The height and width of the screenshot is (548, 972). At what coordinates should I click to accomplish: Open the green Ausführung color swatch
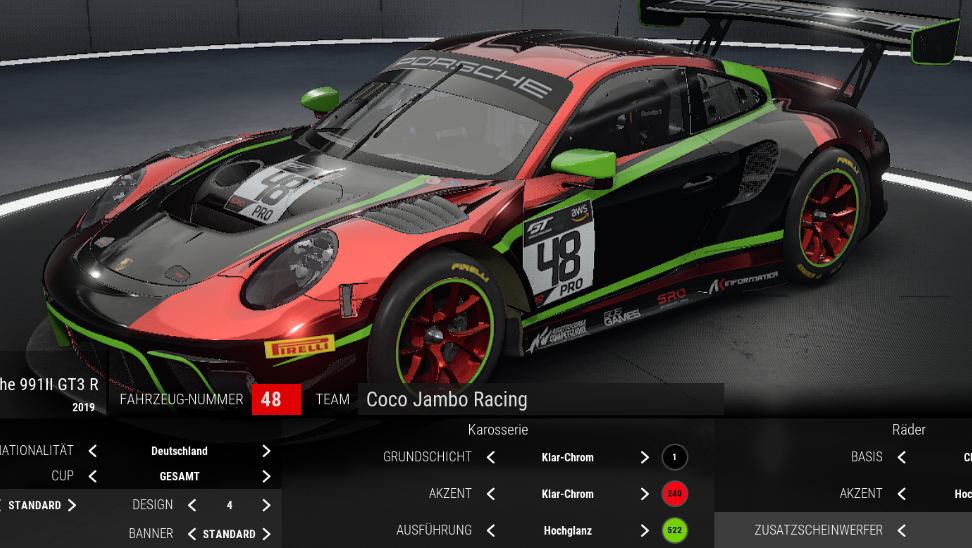[x=674, y=530]
